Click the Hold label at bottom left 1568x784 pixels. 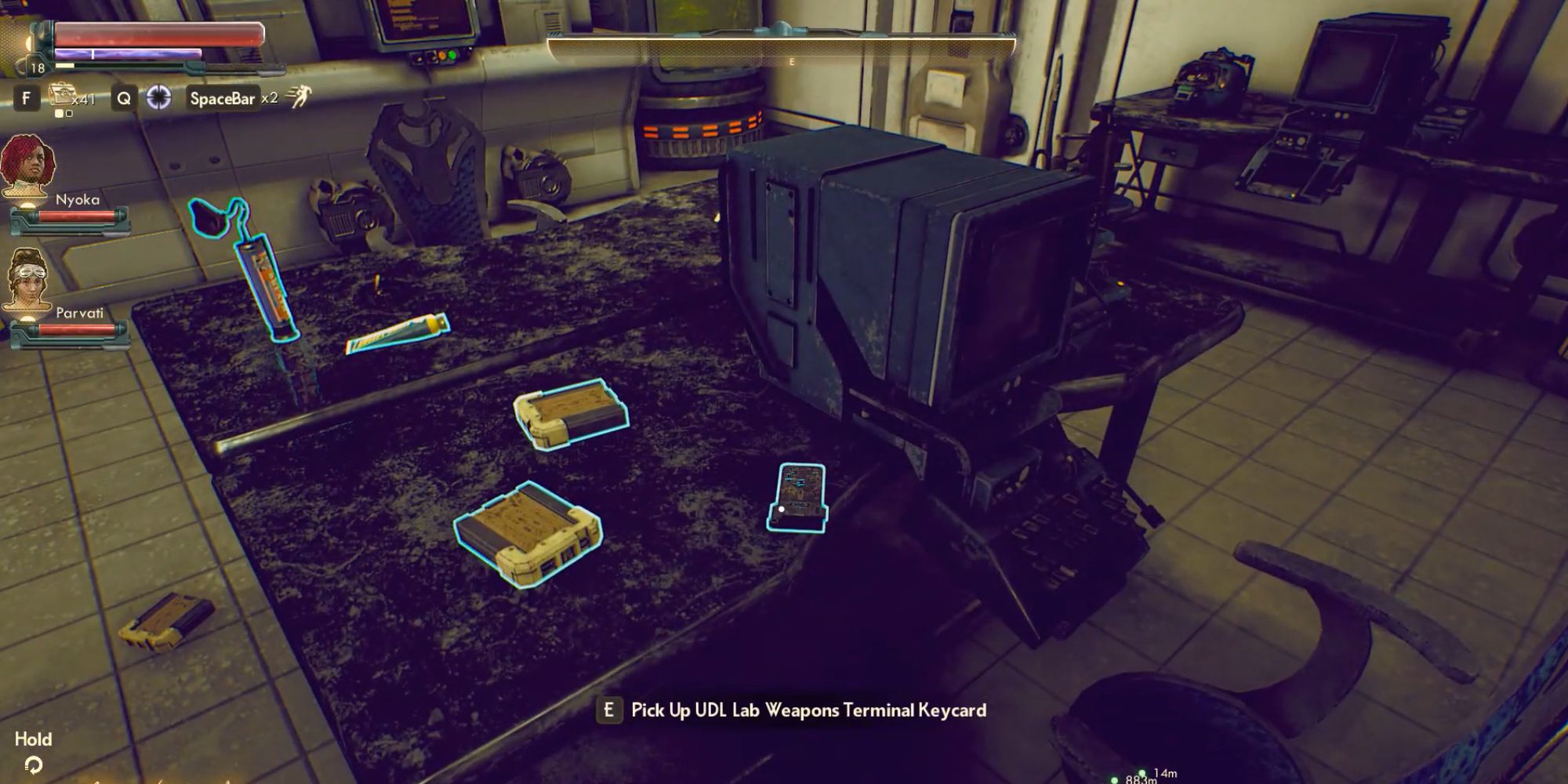pos(34,739)
